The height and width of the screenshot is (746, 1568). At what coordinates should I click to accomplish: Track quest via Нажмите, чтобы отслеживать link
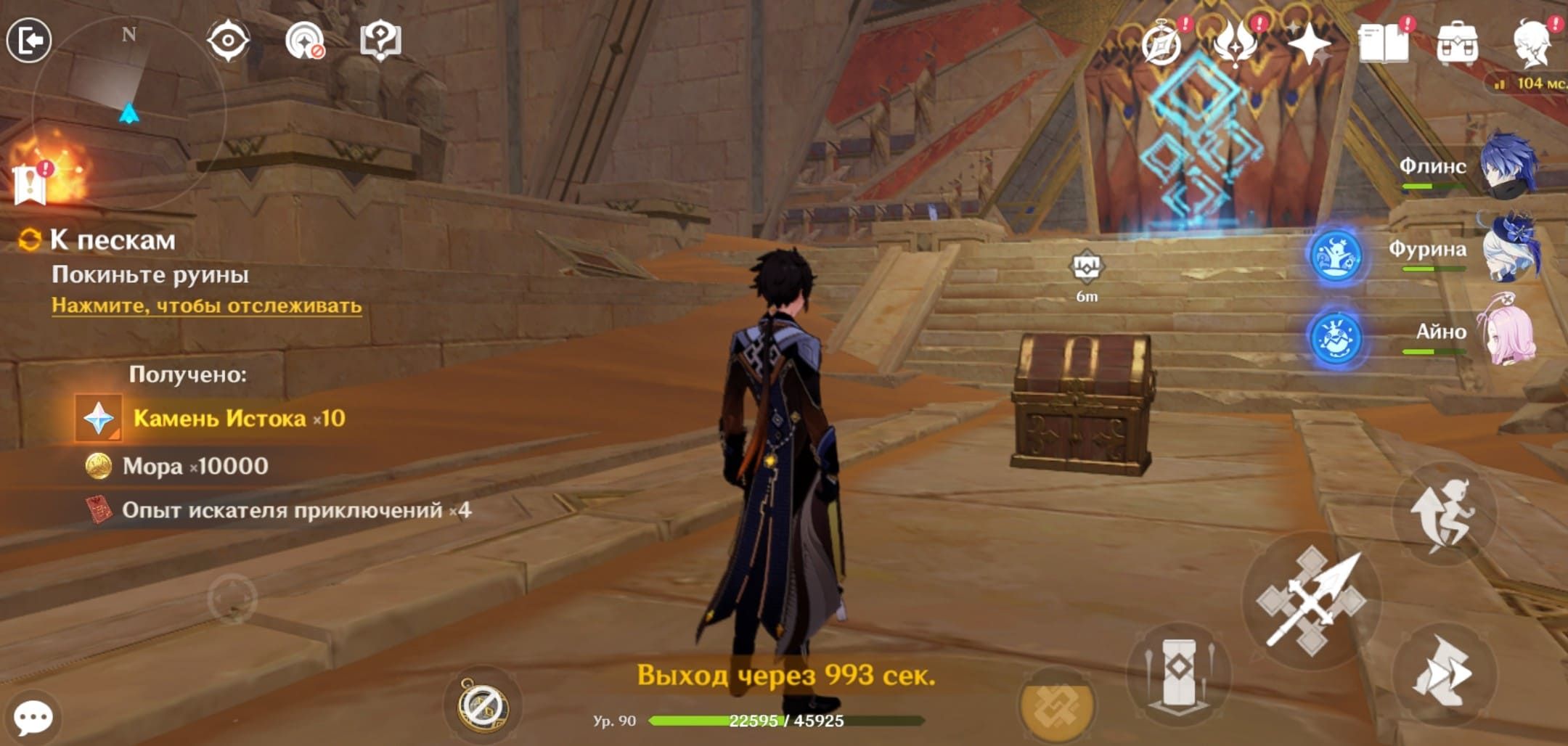pos(206,306)
